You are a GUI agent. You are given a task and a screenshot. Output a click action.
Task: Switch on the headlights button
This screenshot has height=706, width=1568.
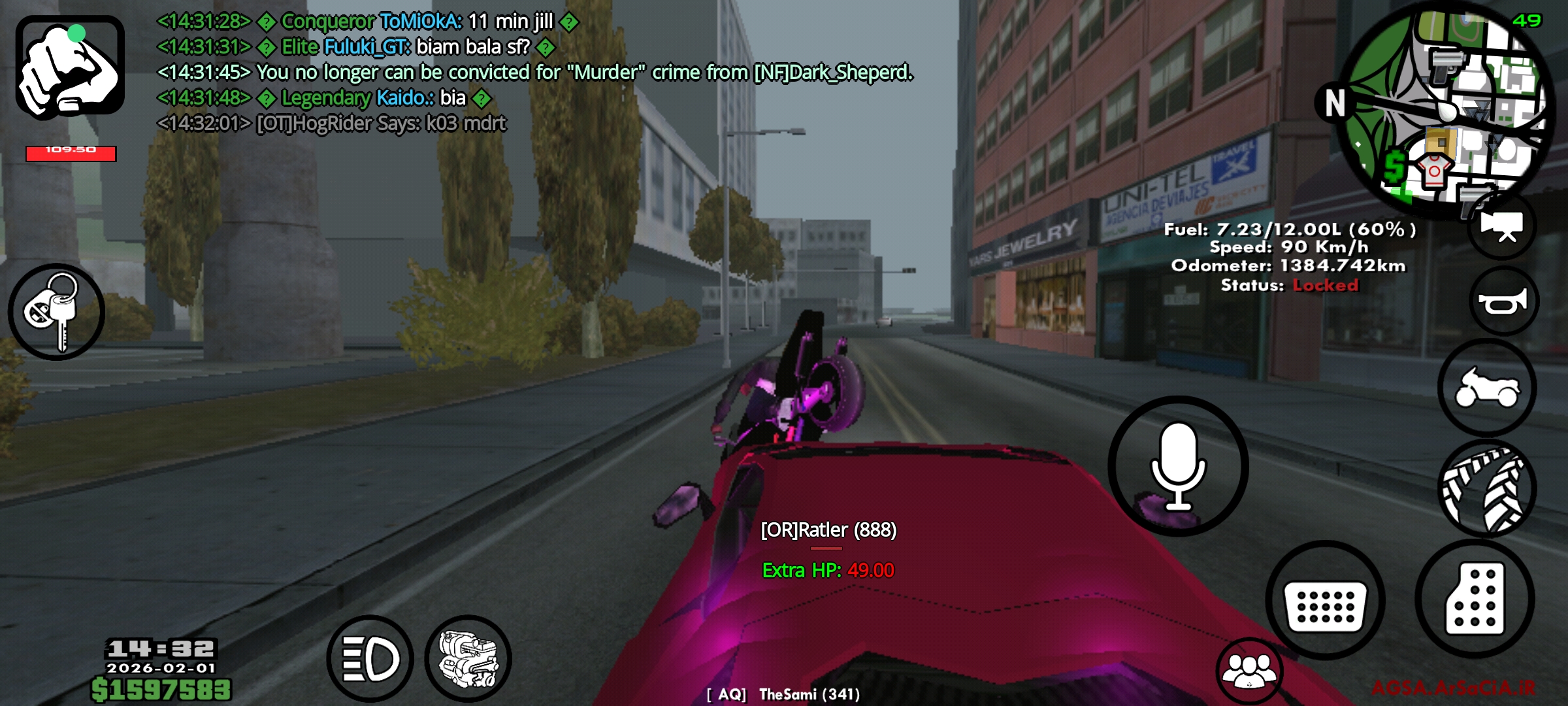coord(370,658)
